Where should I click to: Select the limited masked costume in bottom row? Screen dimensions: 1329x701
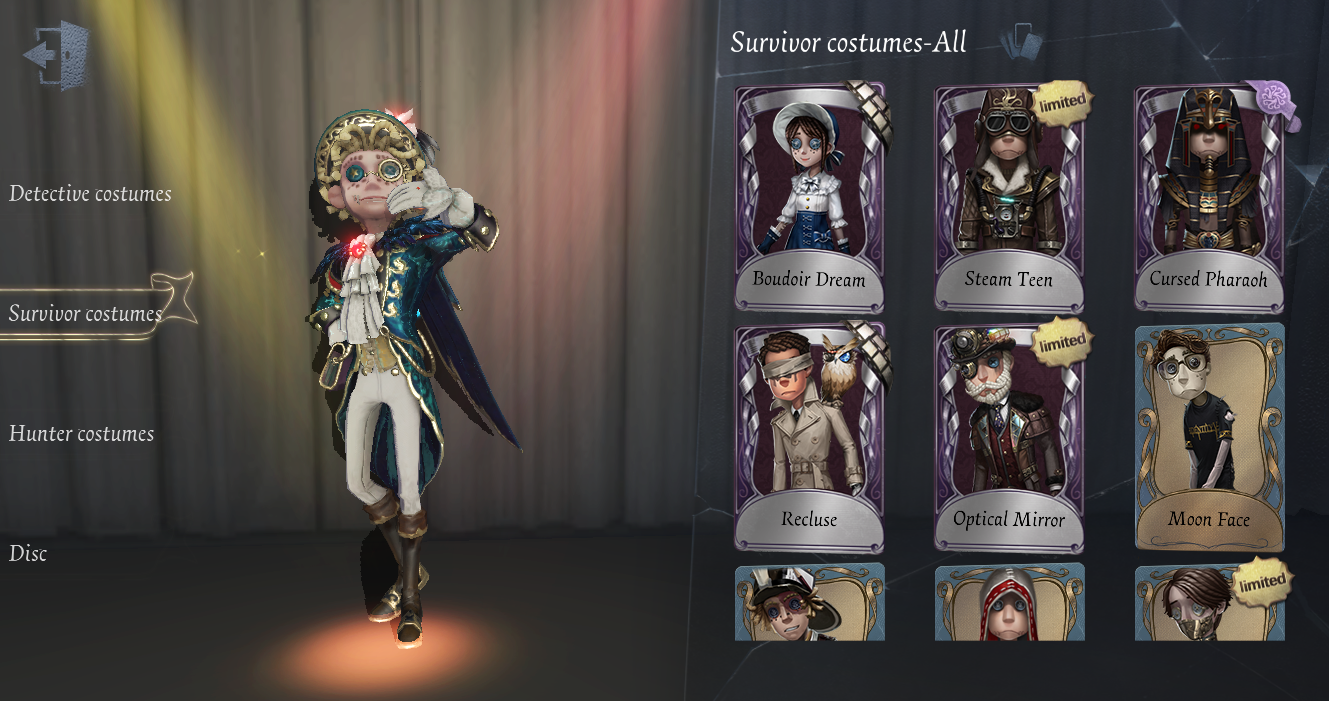tap(1209, 603)
